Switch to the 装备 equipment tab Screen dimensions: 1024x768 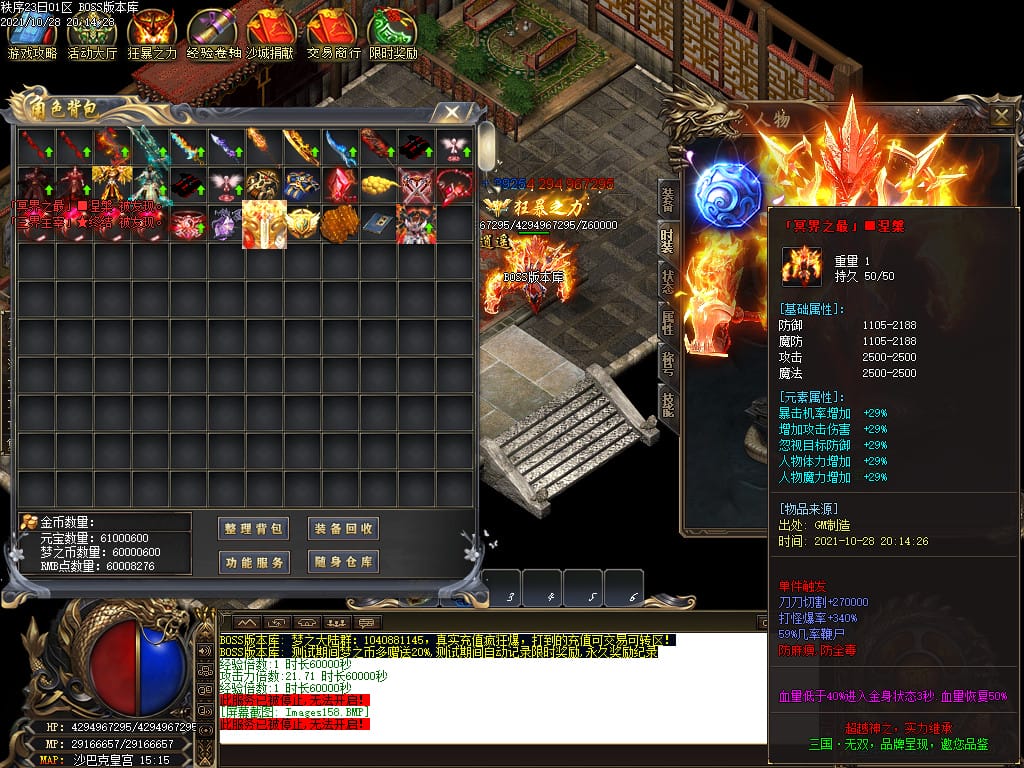click(667, 200)
